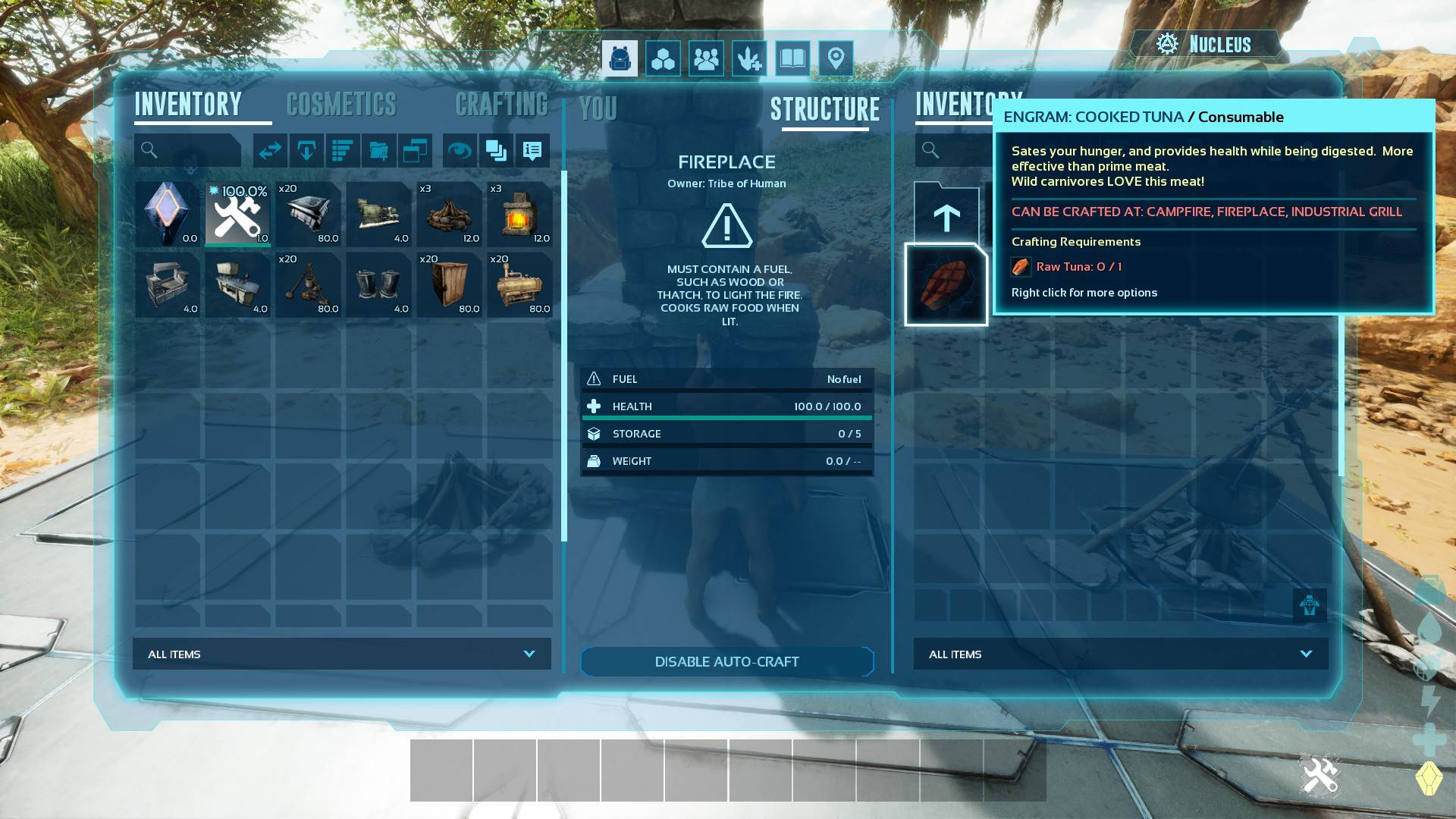Open the map marker menu icon
Viewport: 1456px width, 819px height.
point(836,58)
